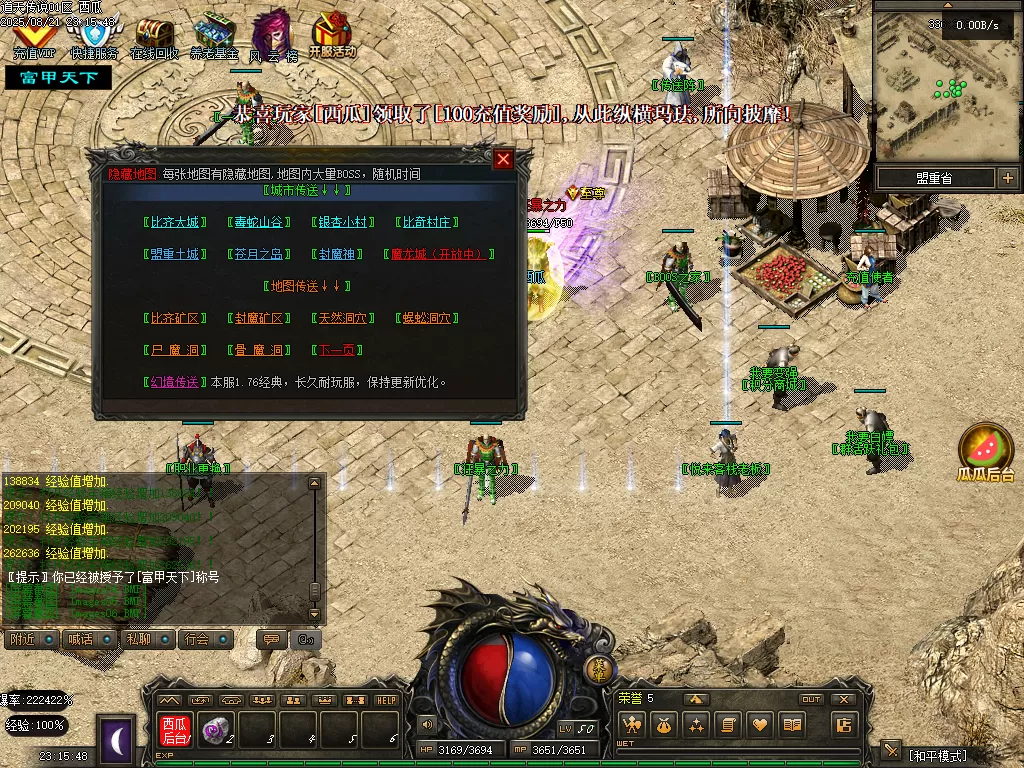Image resolution: width=1024 pixels, height=768 pixels.
Task: Open the next page via 下一页
Action: click(x=339, y=350)
